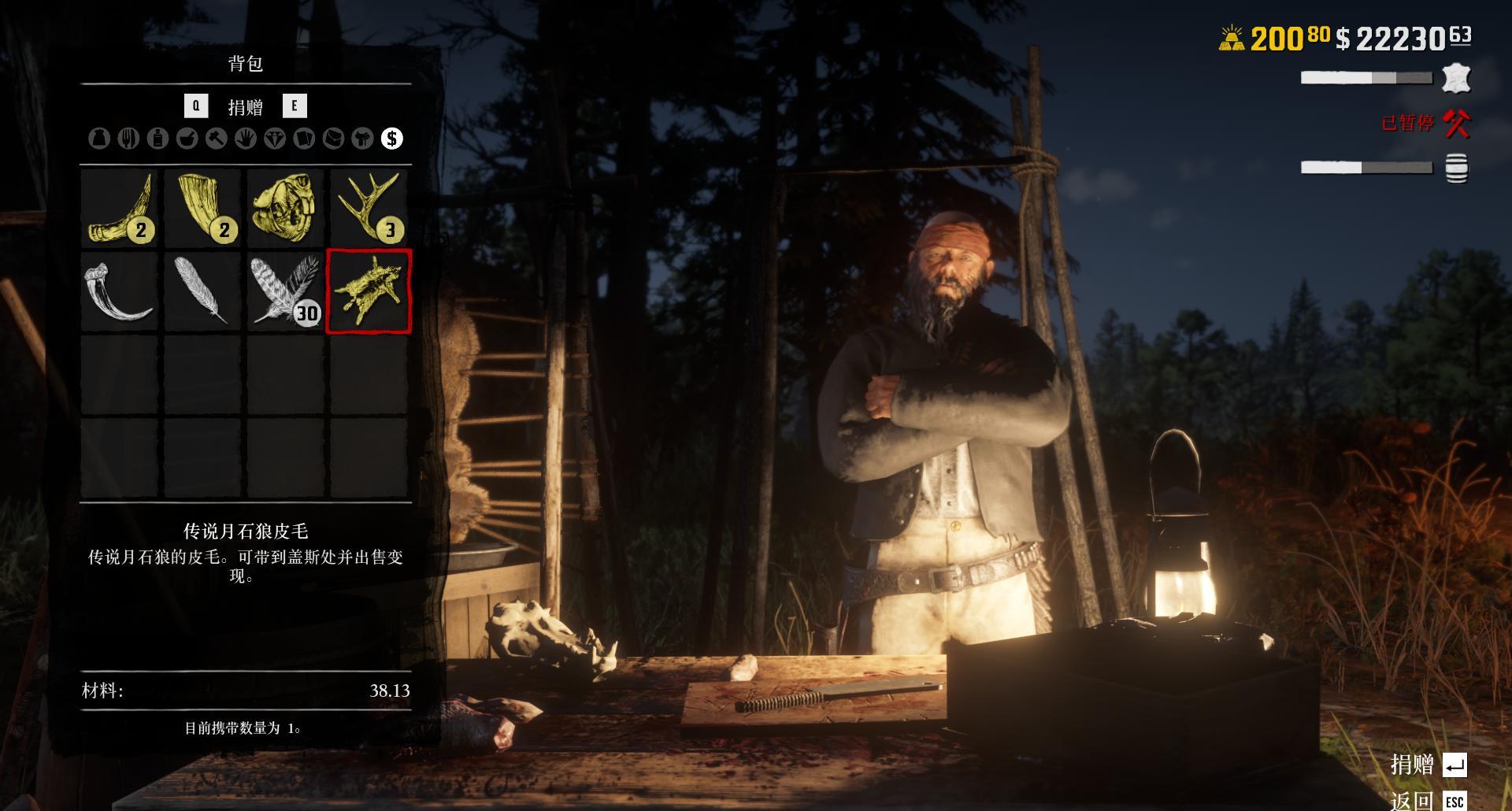1512x811 pixels.
Task: Pick the golden tusk with count 2
Action: (x=202, y=208)
